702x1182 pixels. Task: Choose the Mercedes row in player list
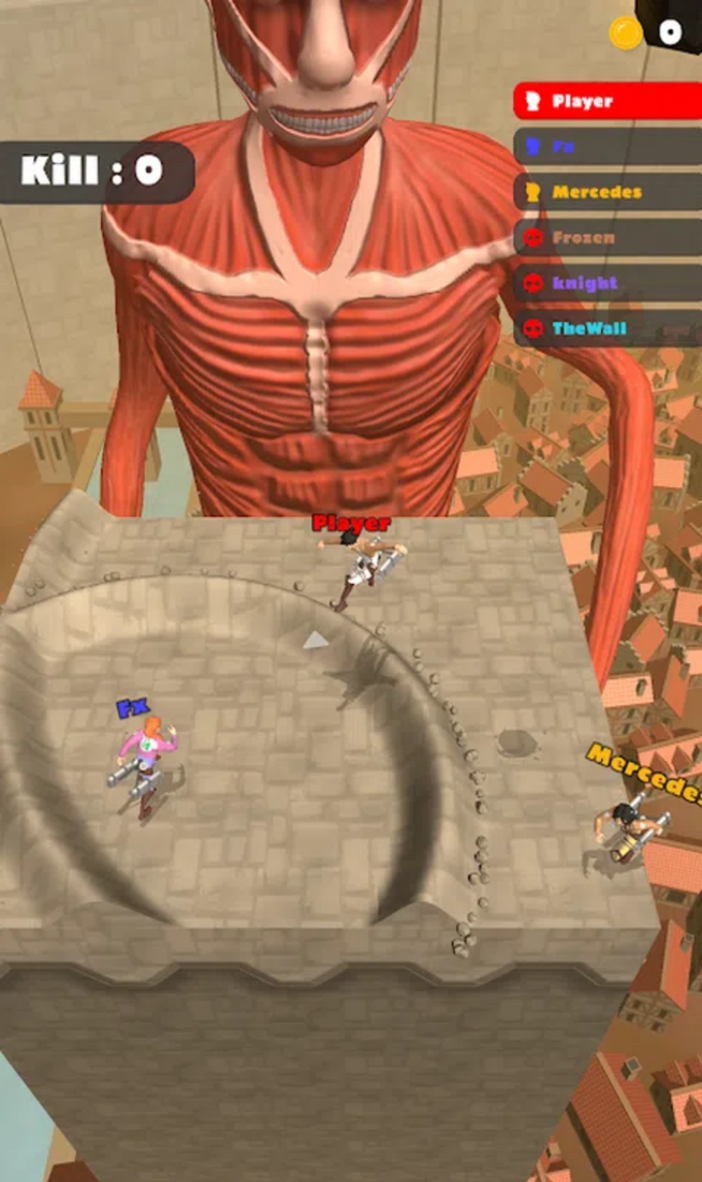click(x=607, y=192)
